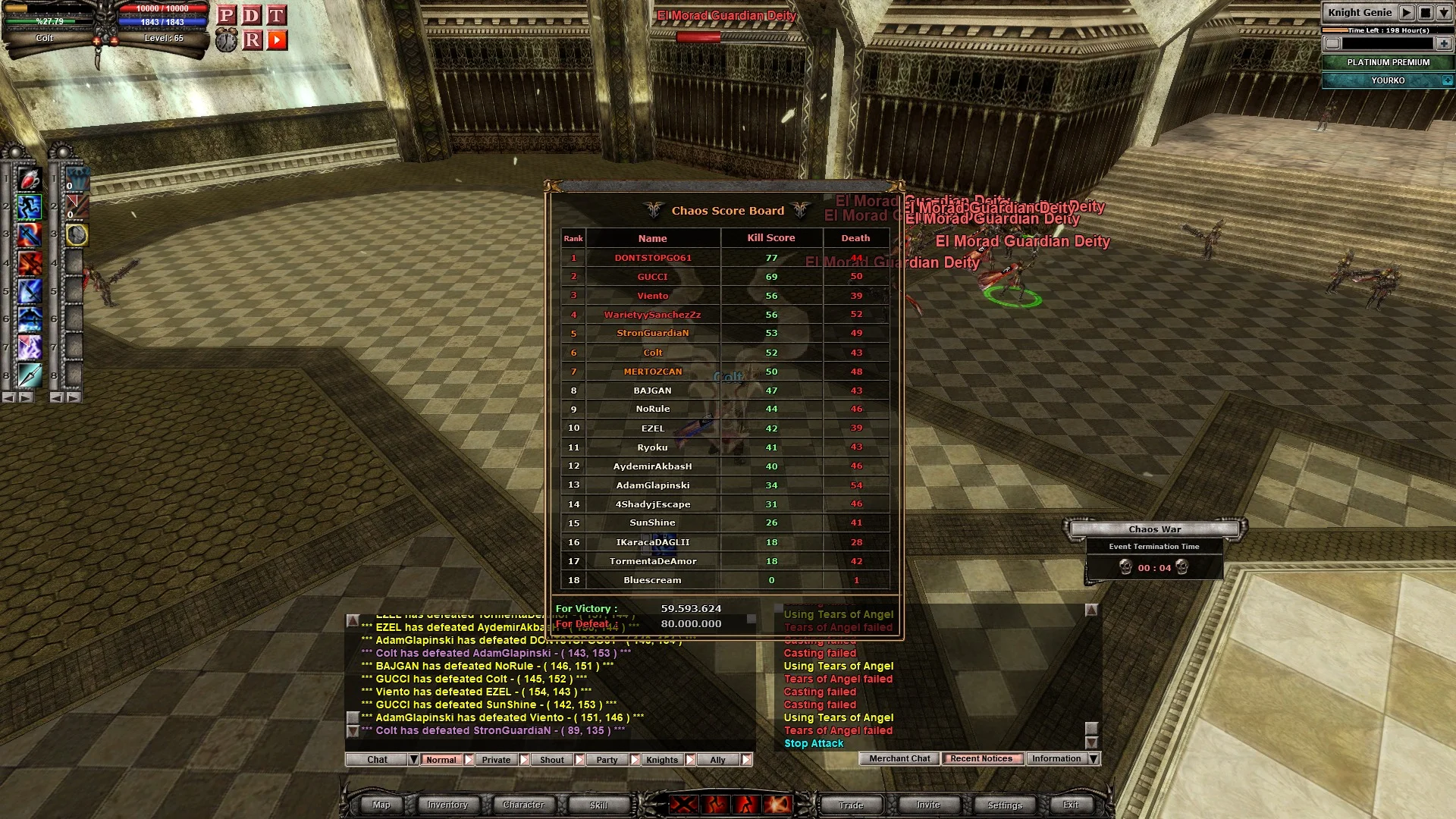The width and height of the screenshot is (1456, 819).
Task: Click the red P button
Action: coord(226,15)
